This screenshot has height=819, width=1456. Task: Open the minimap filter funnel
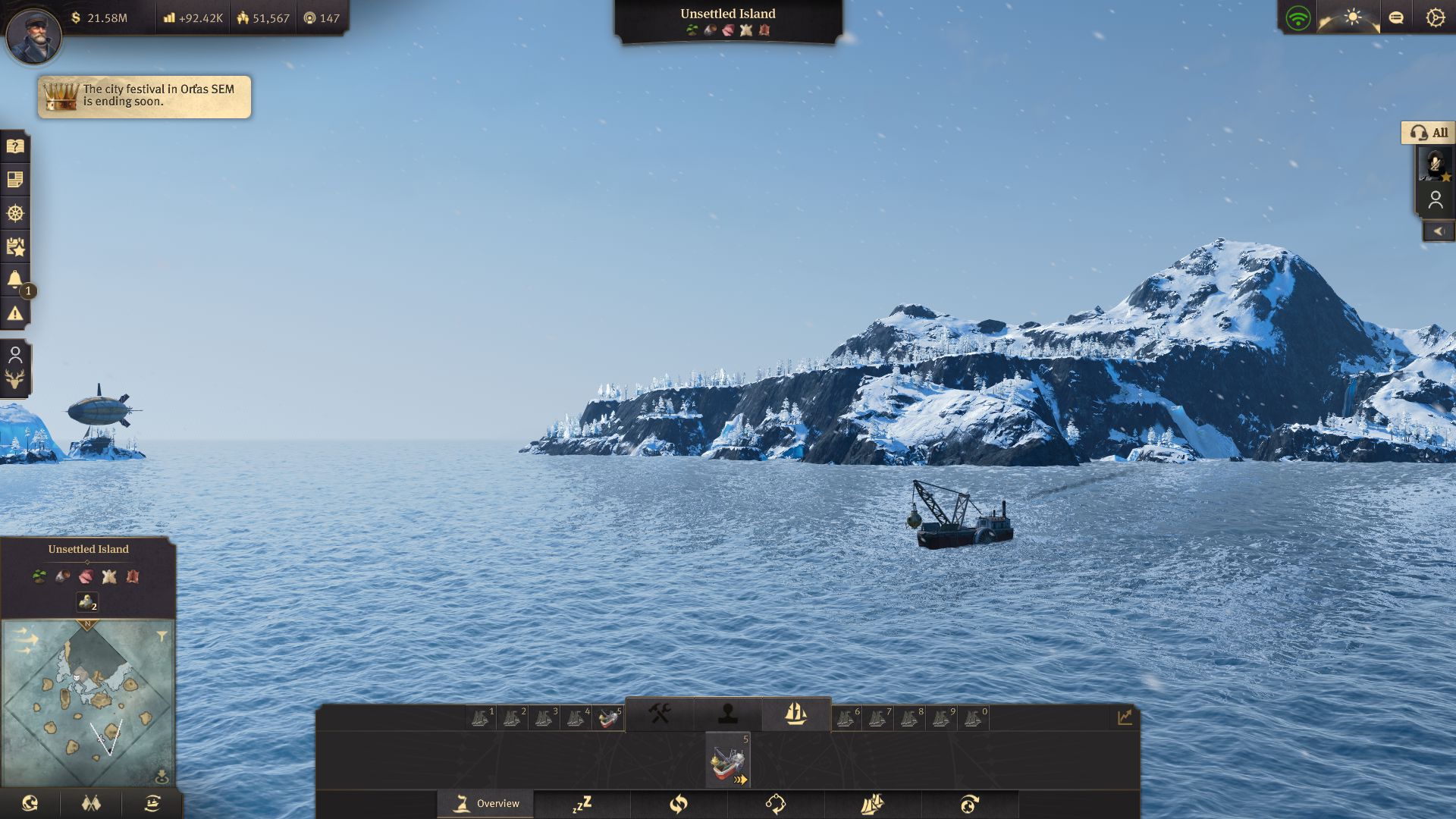click(162, 637)
